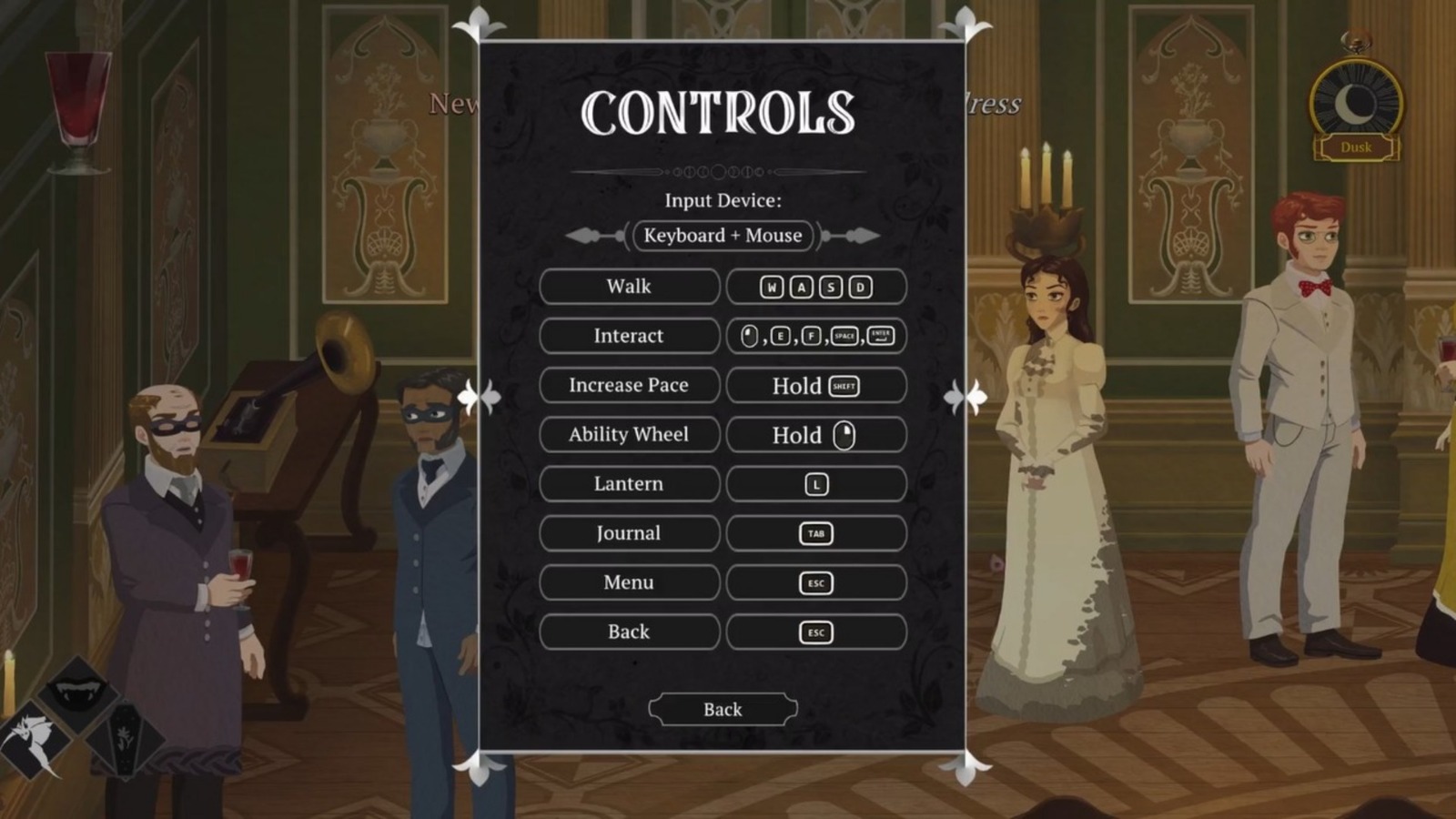The image size is (1456, 819).
Task: Click the leftmost page indicator dot
Action: click(668, 171)
